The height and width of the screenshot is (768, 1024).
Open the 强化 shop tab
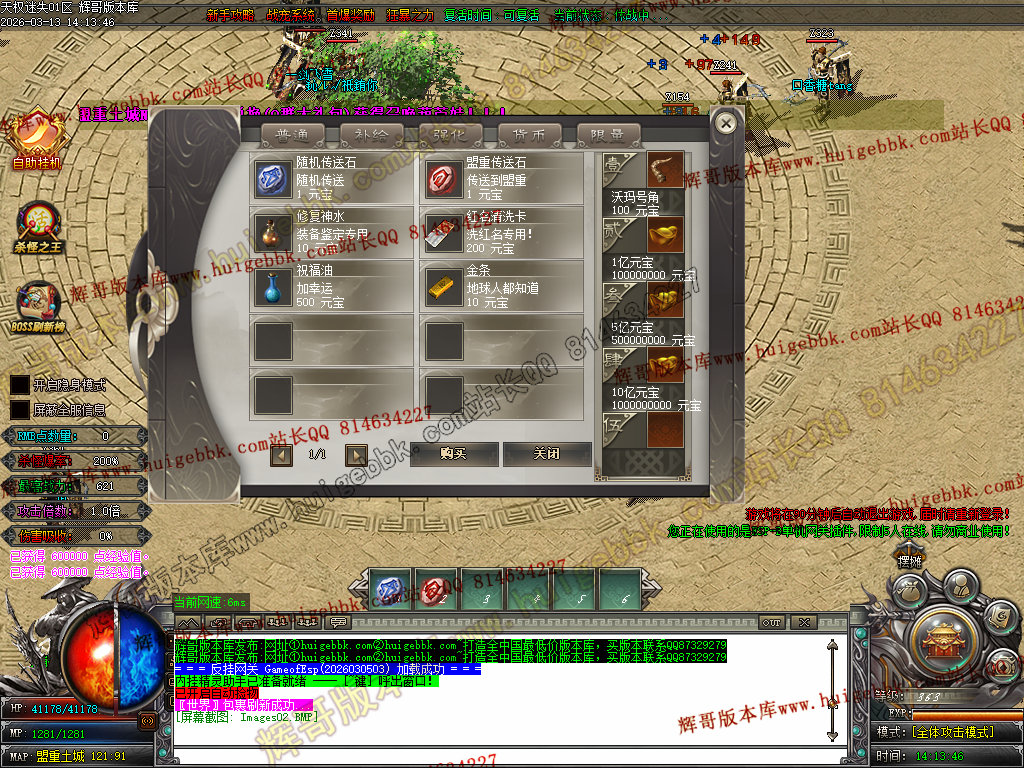tap(449, 135)
